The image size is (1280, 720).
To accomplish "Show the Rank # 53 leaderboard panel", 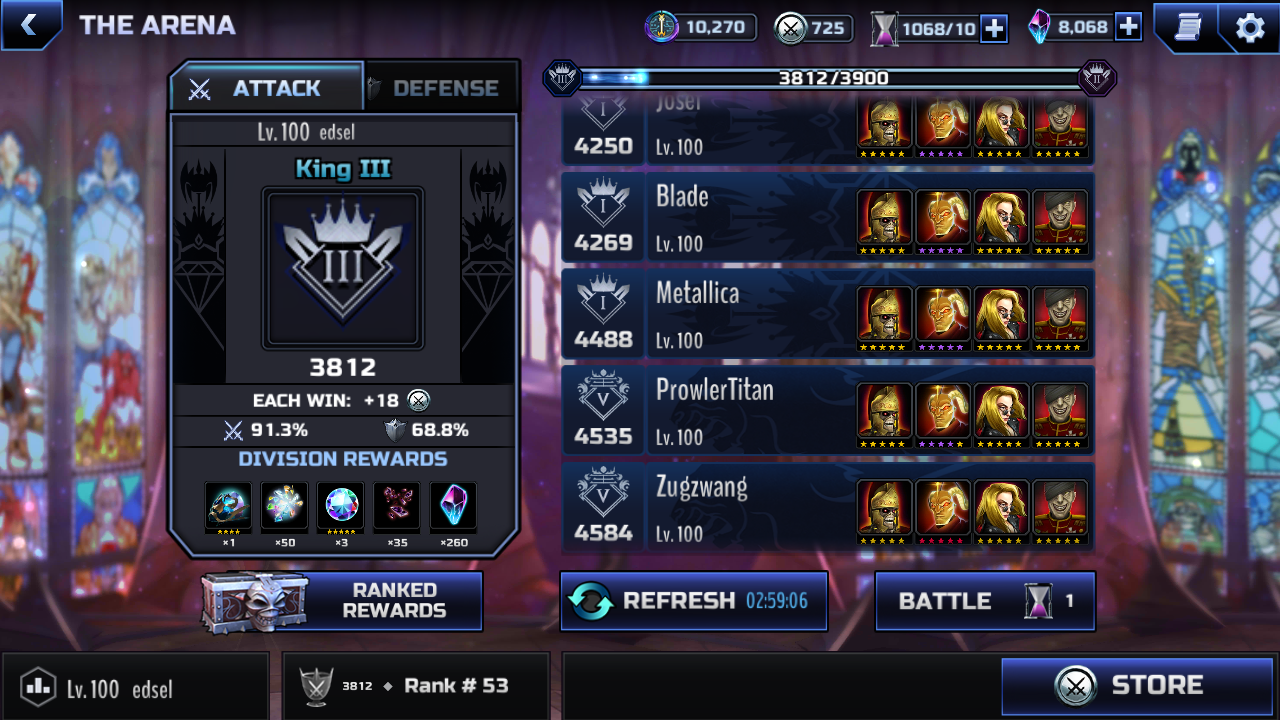I will click(x=415, y=686).
